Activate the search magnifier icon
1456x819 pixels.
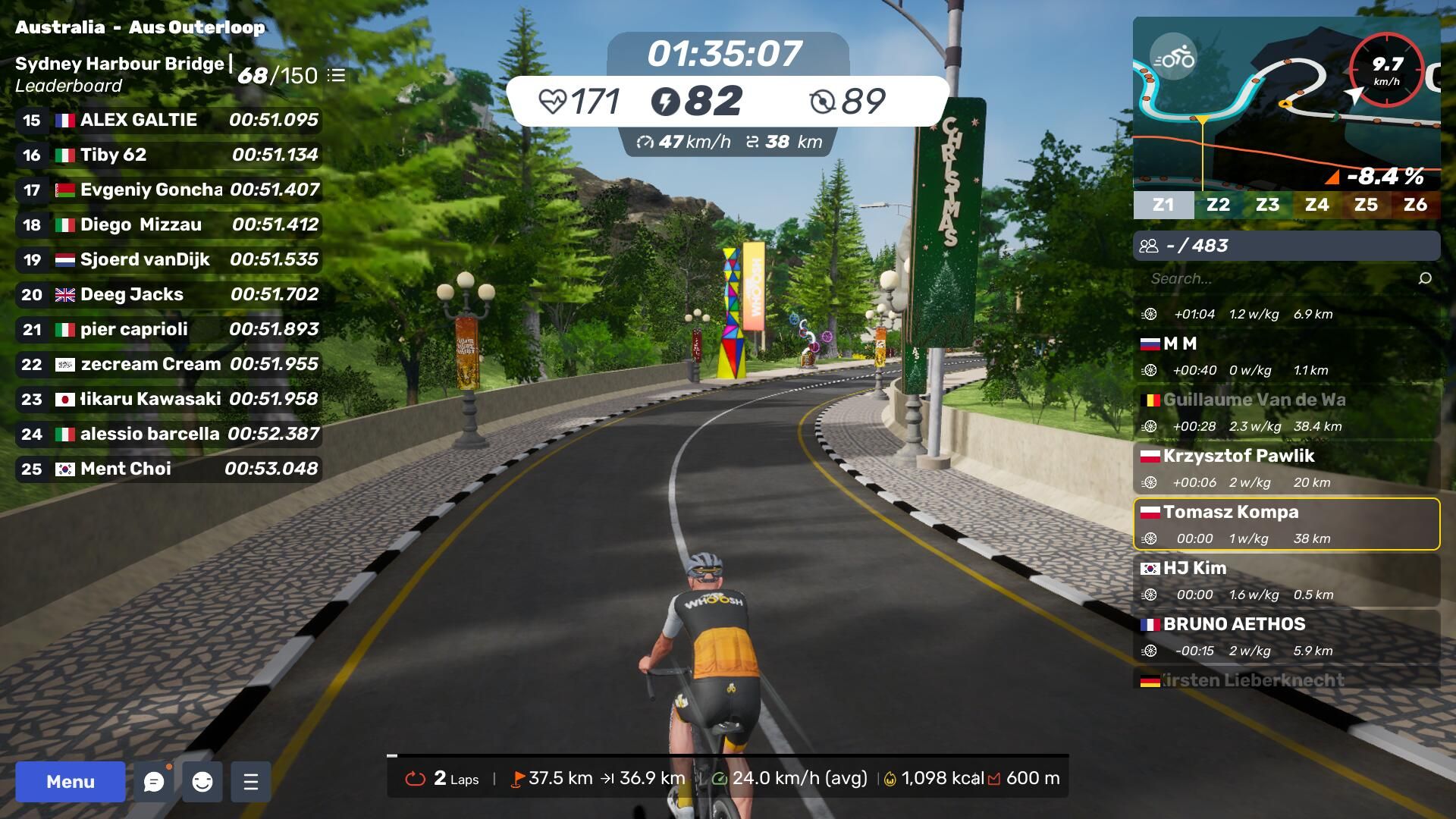1425,278
